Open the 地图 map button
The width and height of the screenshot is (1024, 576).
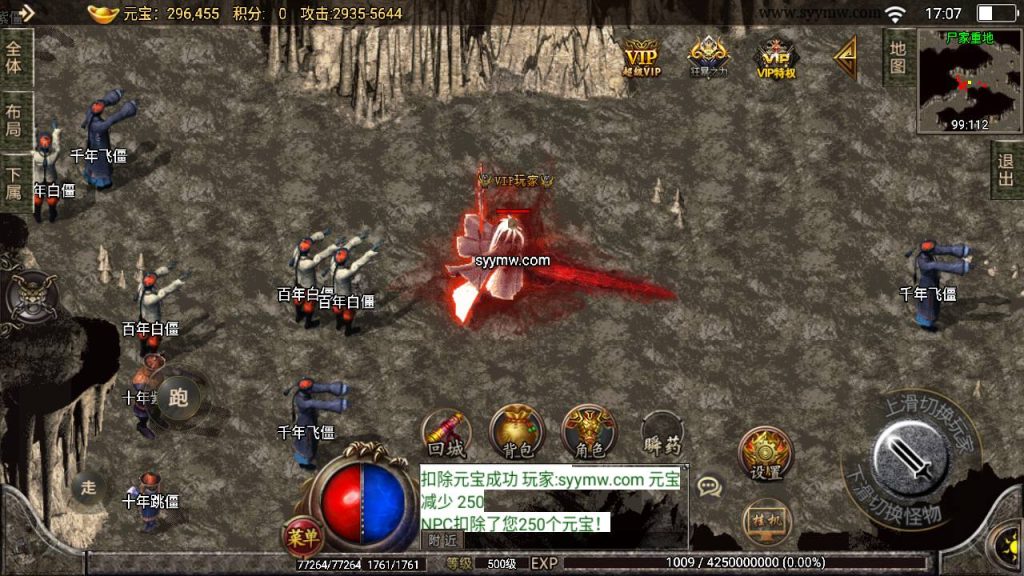coord(898,56)
